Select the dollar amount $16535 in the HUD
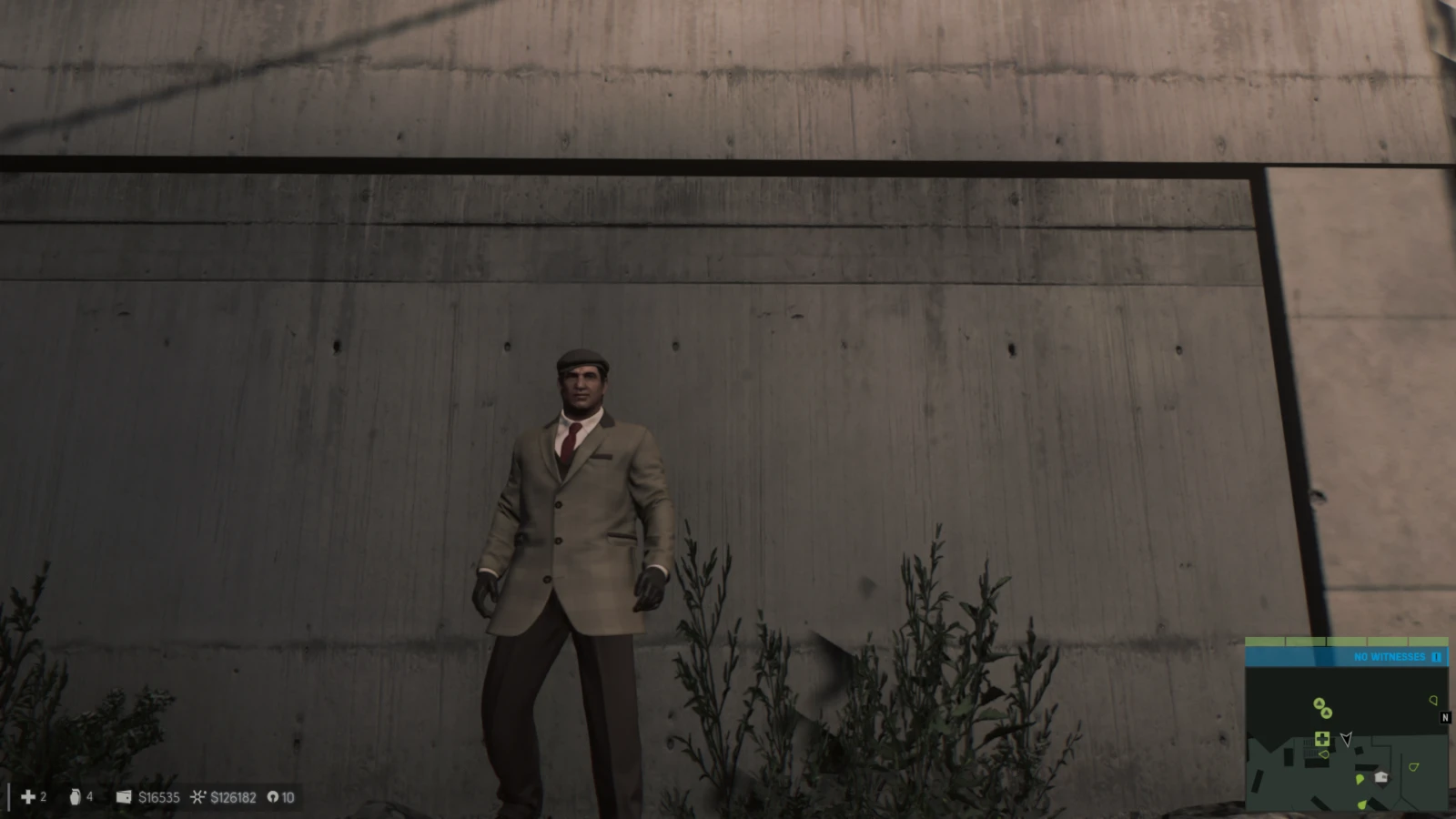The height and width of the screenshot is (819, 1456). [x=159, y=797]
